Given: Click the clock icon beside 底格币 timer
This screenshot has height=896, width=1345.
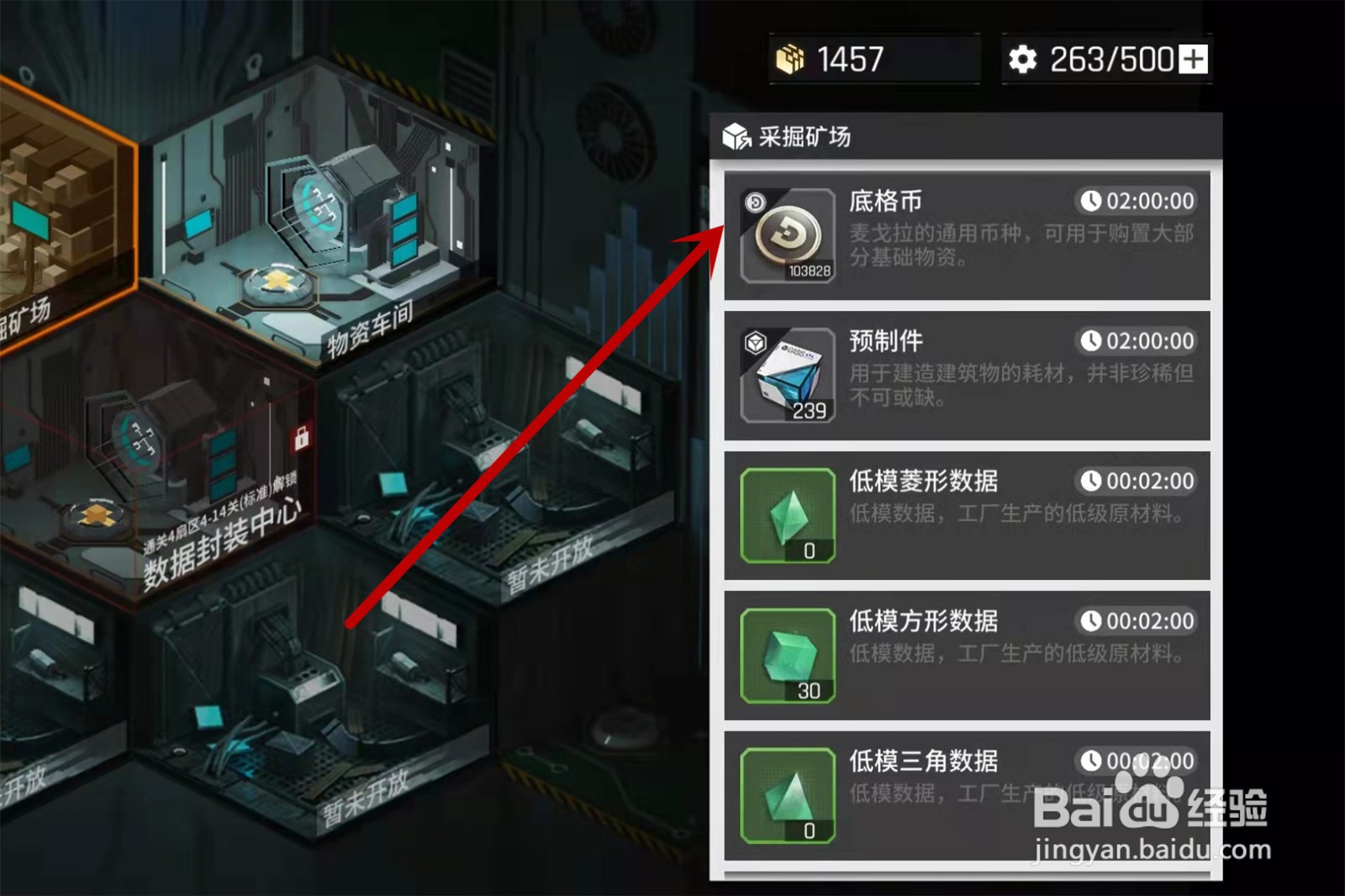Looking at the screenshot, I should tap(1092, 201).
